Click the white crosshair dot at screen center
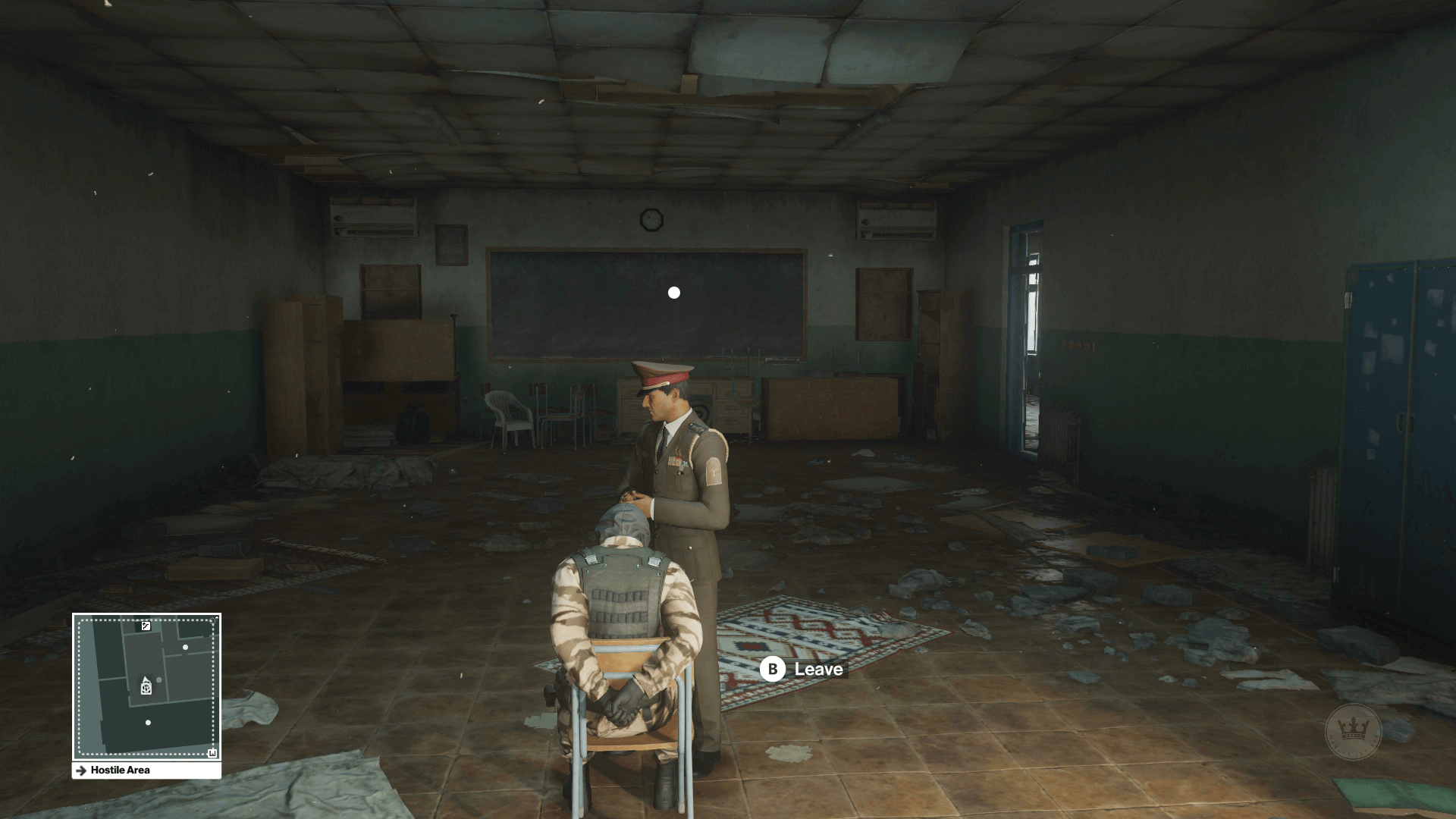This screenshot has width=1456, height=819. (x=673, y=291)
